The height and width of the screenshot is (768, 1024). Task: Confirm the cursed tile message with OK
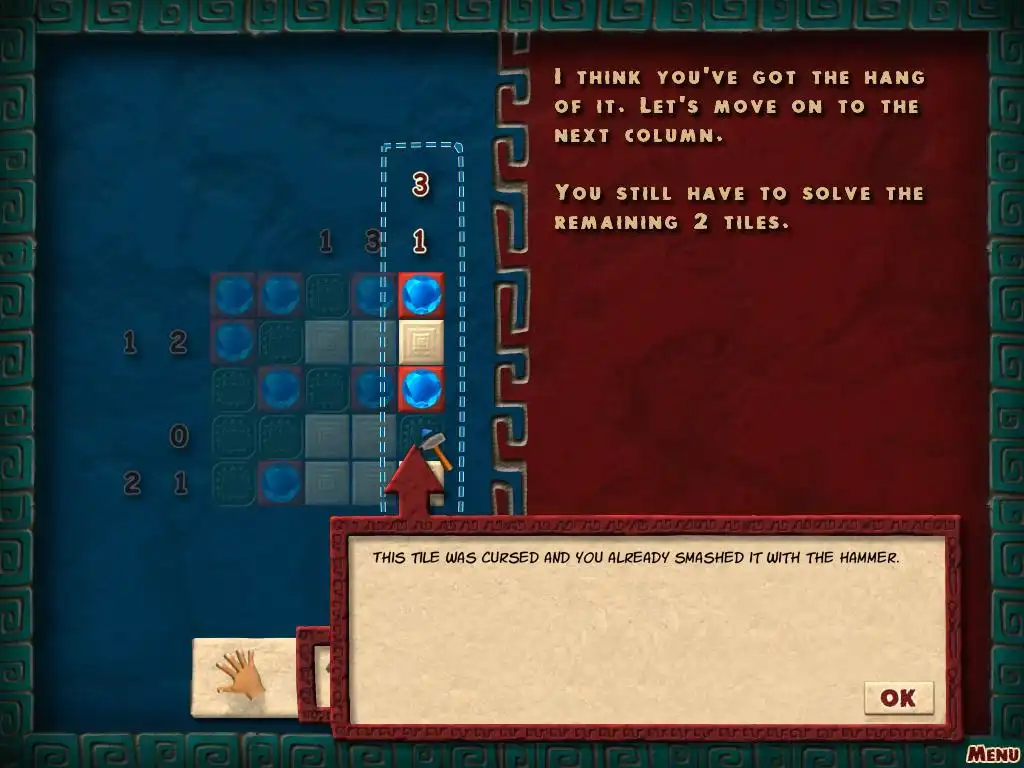[x=898, y=698]
